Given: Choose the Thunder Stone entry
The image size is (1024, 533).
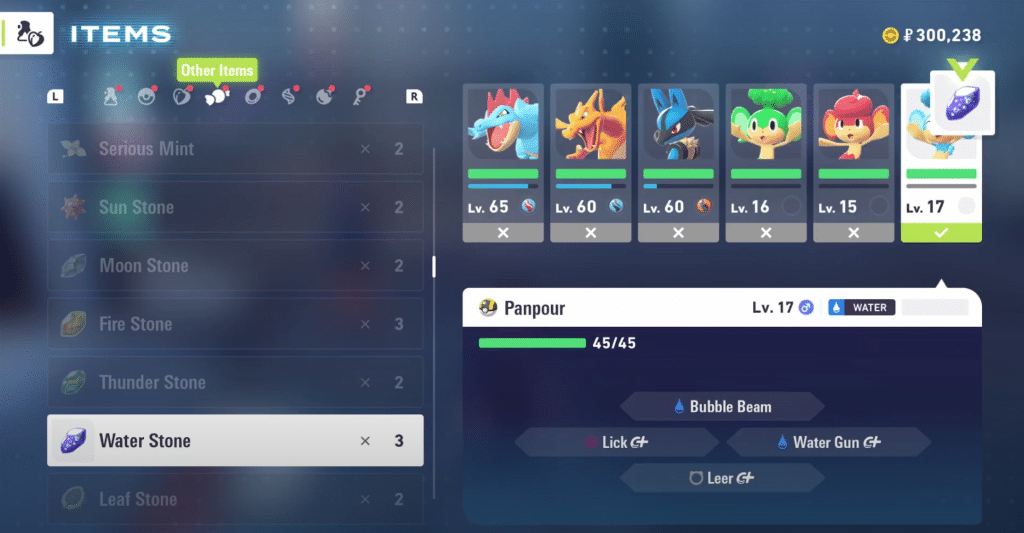Looking at the screenshot, I should (x=235, y=382).
